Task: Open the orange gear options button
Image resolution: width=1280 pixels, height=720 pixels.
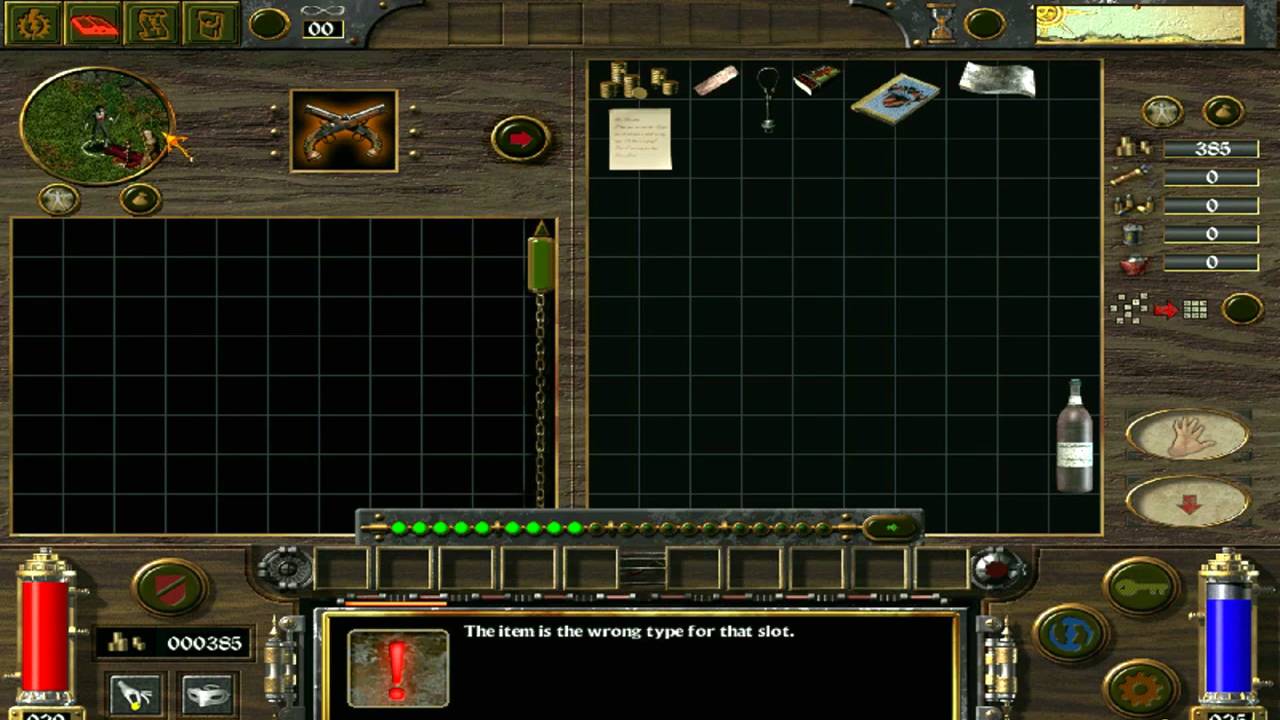Action: point(1142,687)
